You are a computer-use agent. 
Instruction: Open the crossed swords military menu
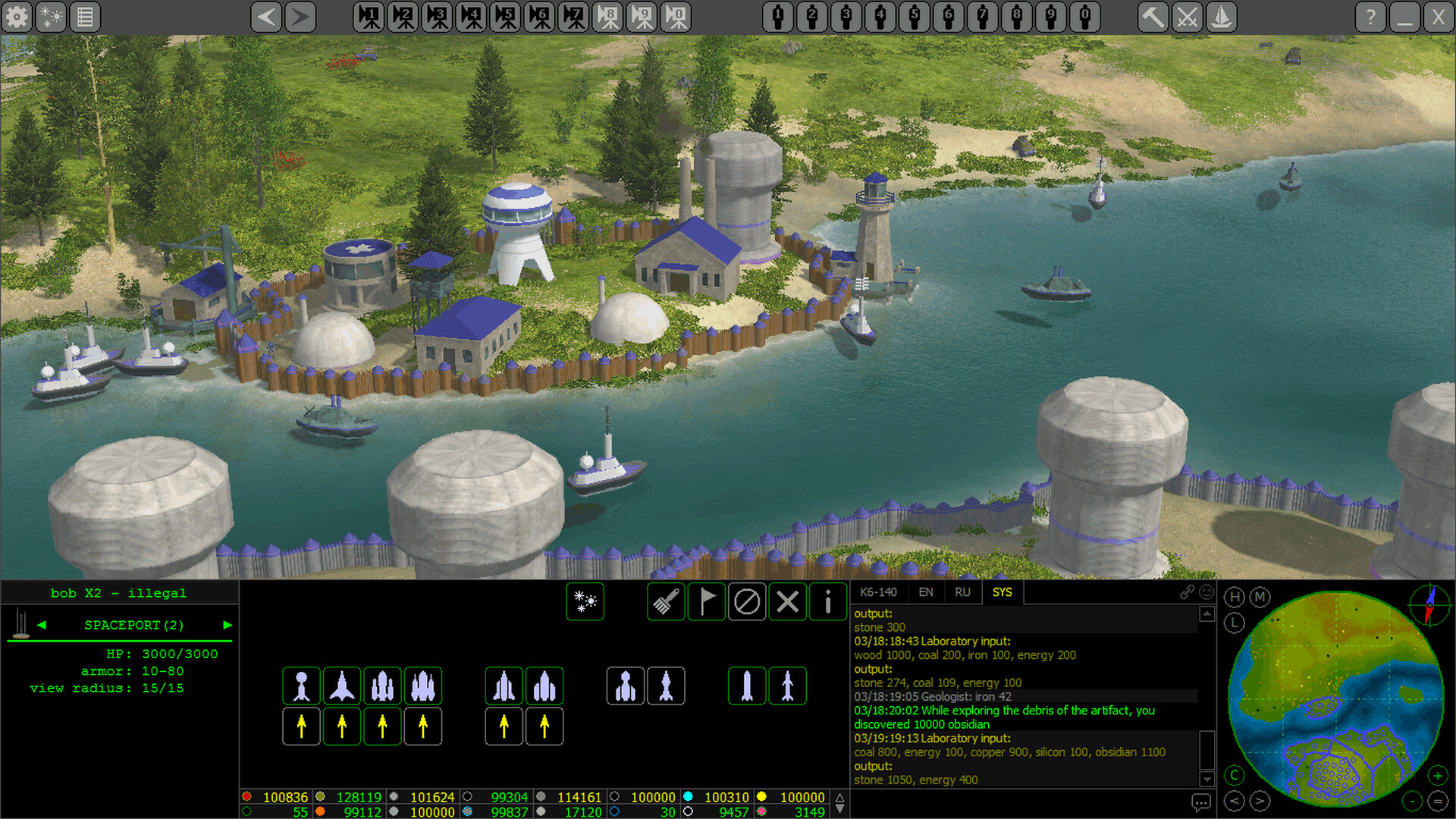1188,17
